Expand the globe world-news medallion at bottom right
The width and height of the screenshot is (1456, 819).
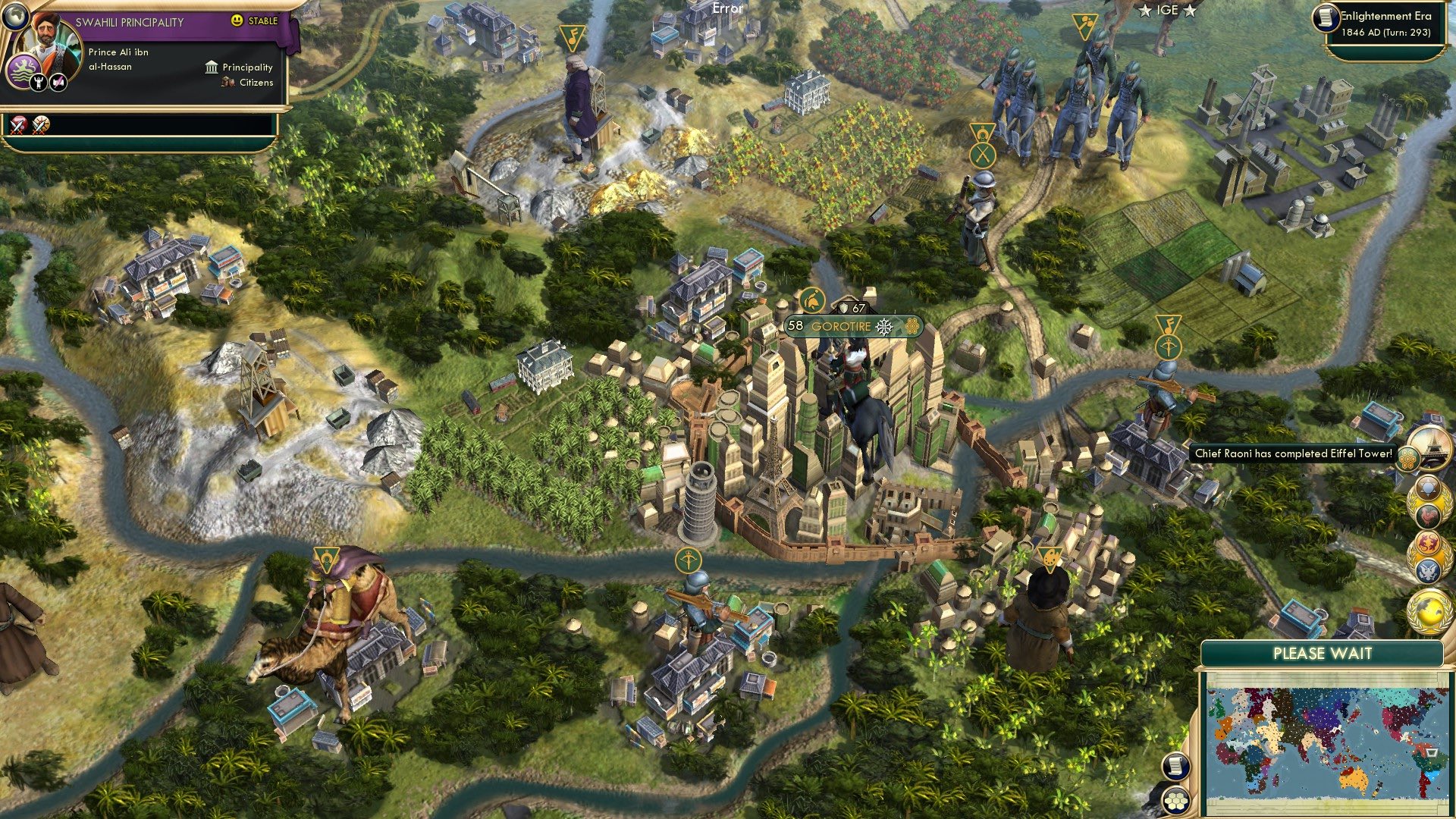click(1426, 612)
